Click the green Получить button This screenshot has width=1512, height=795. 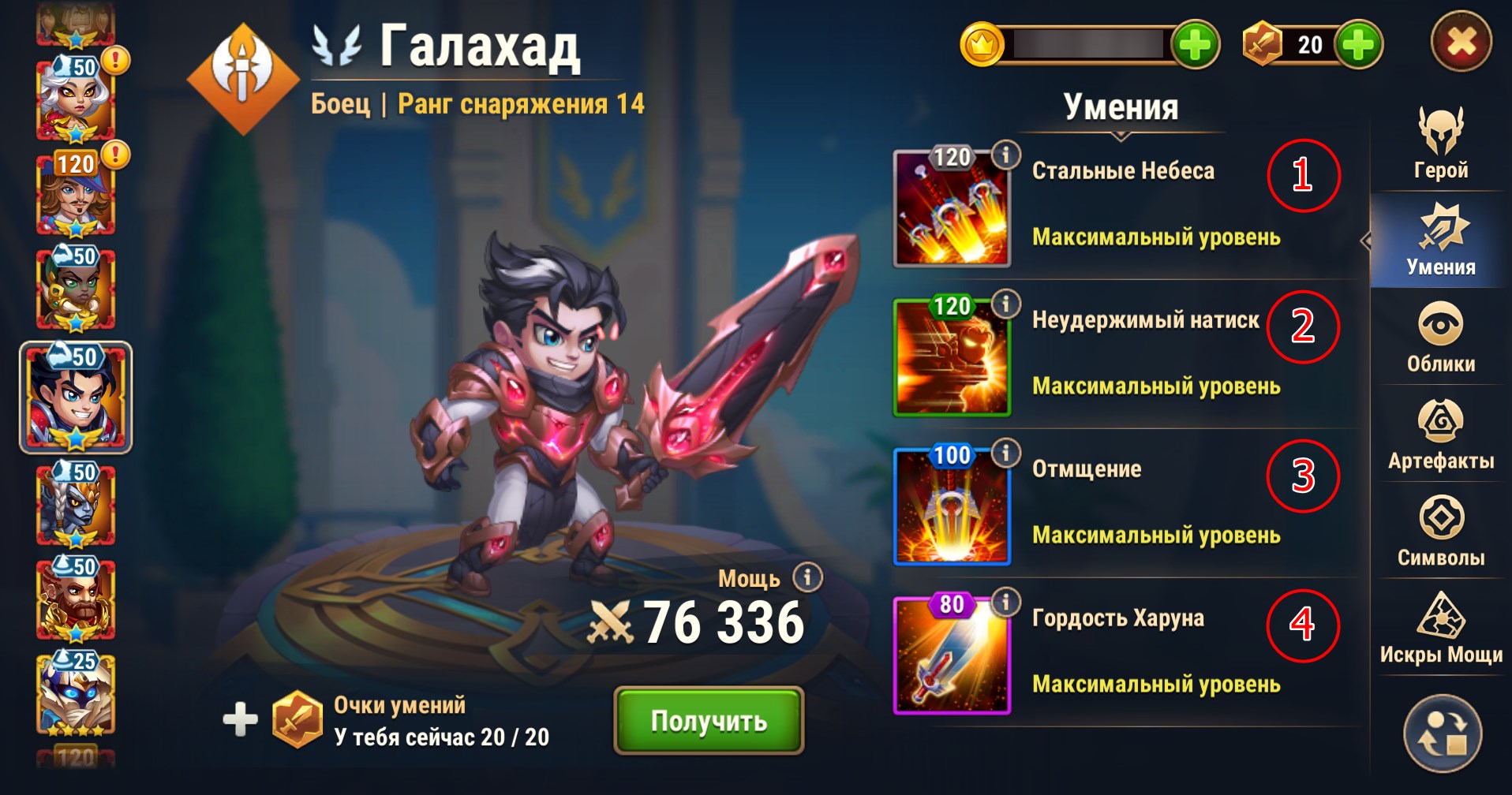709,720
